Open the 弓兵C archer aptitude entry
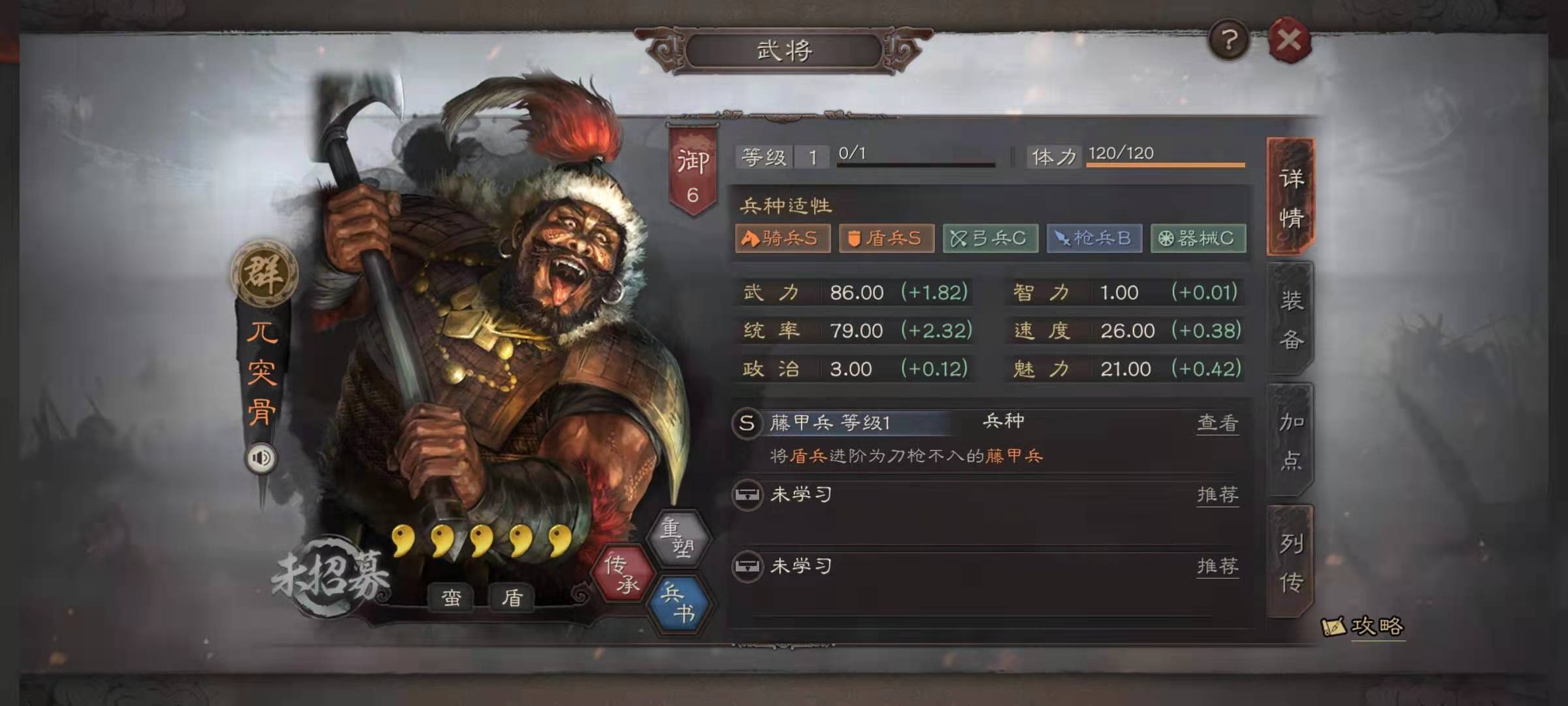This screenshot has height=706, width=1568. tap(990, 238)
